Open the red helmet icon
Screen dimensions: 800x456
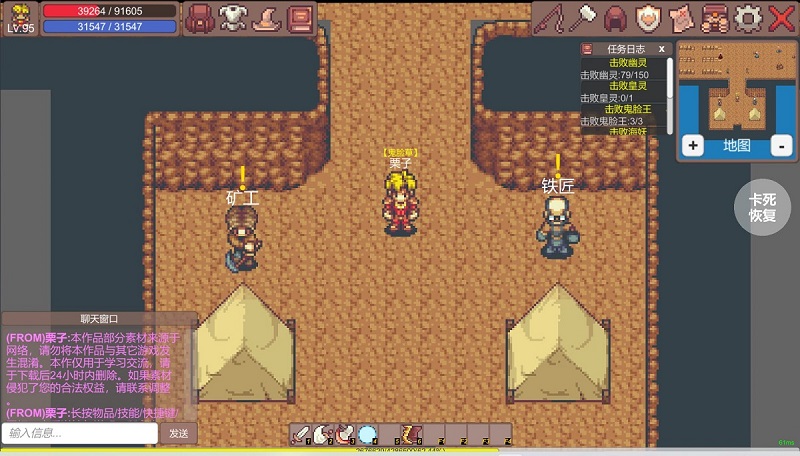click(x=614, y=17)
